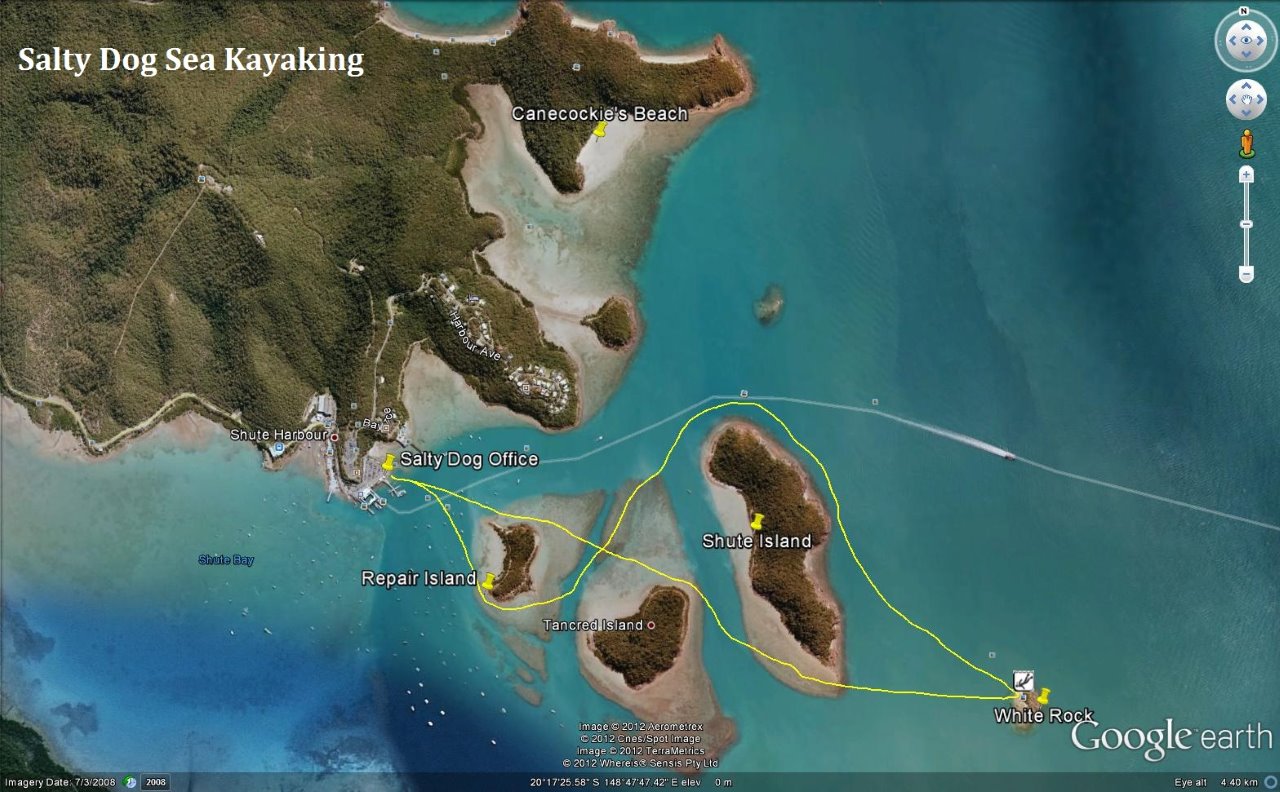Click the Repair Island placemark pin
The image size is (1280, 792).
pyautogui.click(x=489, y=580)
